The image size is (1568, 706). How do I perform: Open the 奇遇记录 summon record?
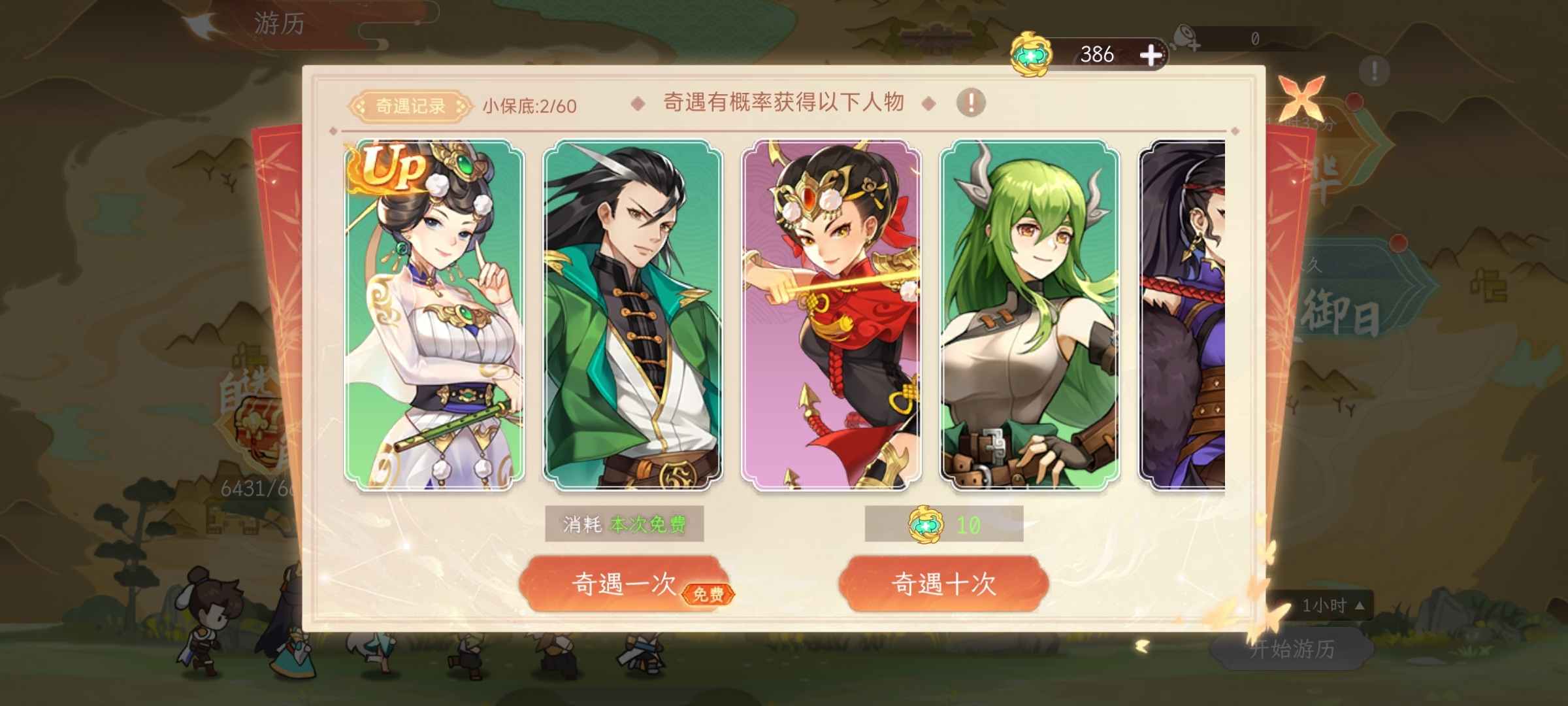click(x=412, y=105)
